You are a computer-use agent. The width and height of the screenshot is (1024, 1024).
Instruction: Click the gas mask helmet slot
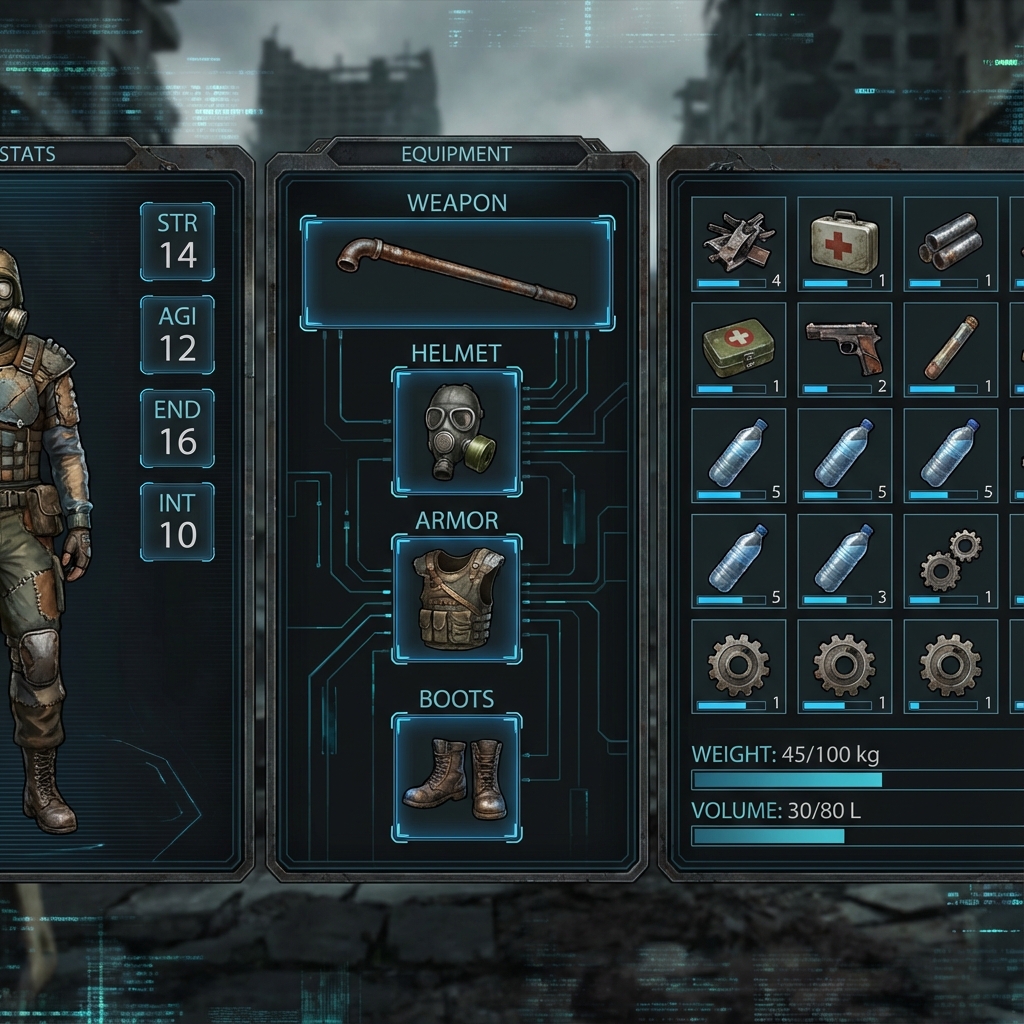click(x=457, y=431)
